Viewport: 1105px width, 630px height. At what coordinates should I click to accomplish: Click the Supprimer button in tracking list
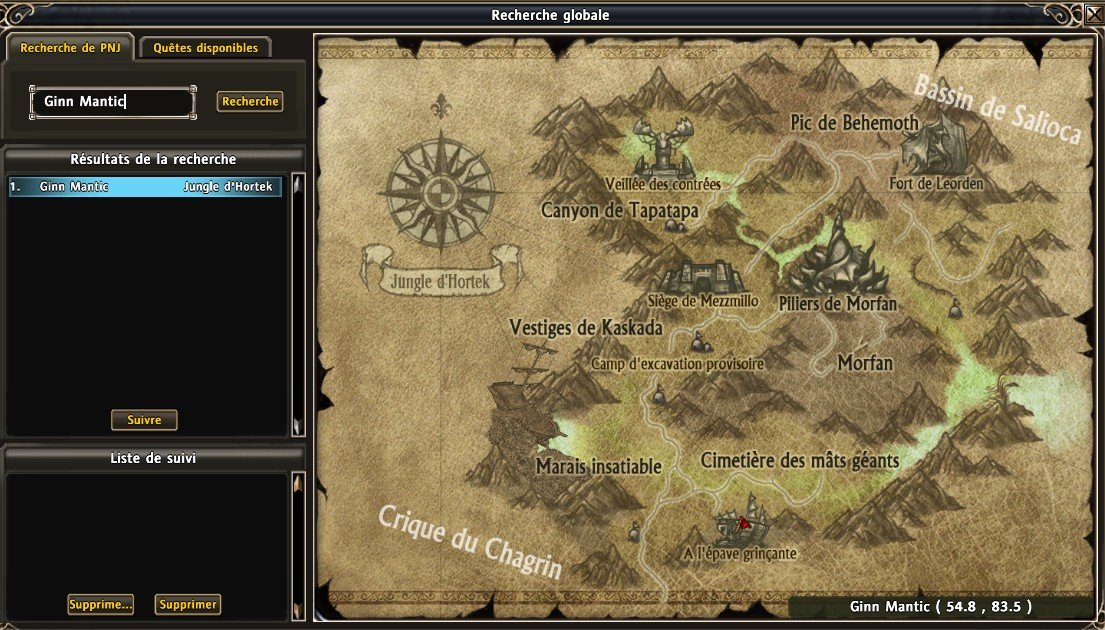tap(188, 604)
